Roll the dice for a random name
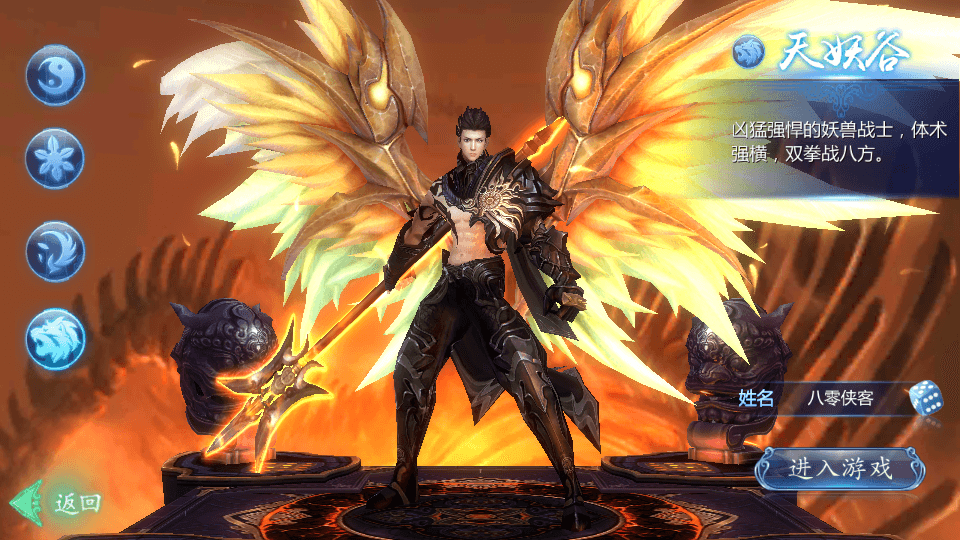This screenshot has height=540, width=960. pos(926,398)
